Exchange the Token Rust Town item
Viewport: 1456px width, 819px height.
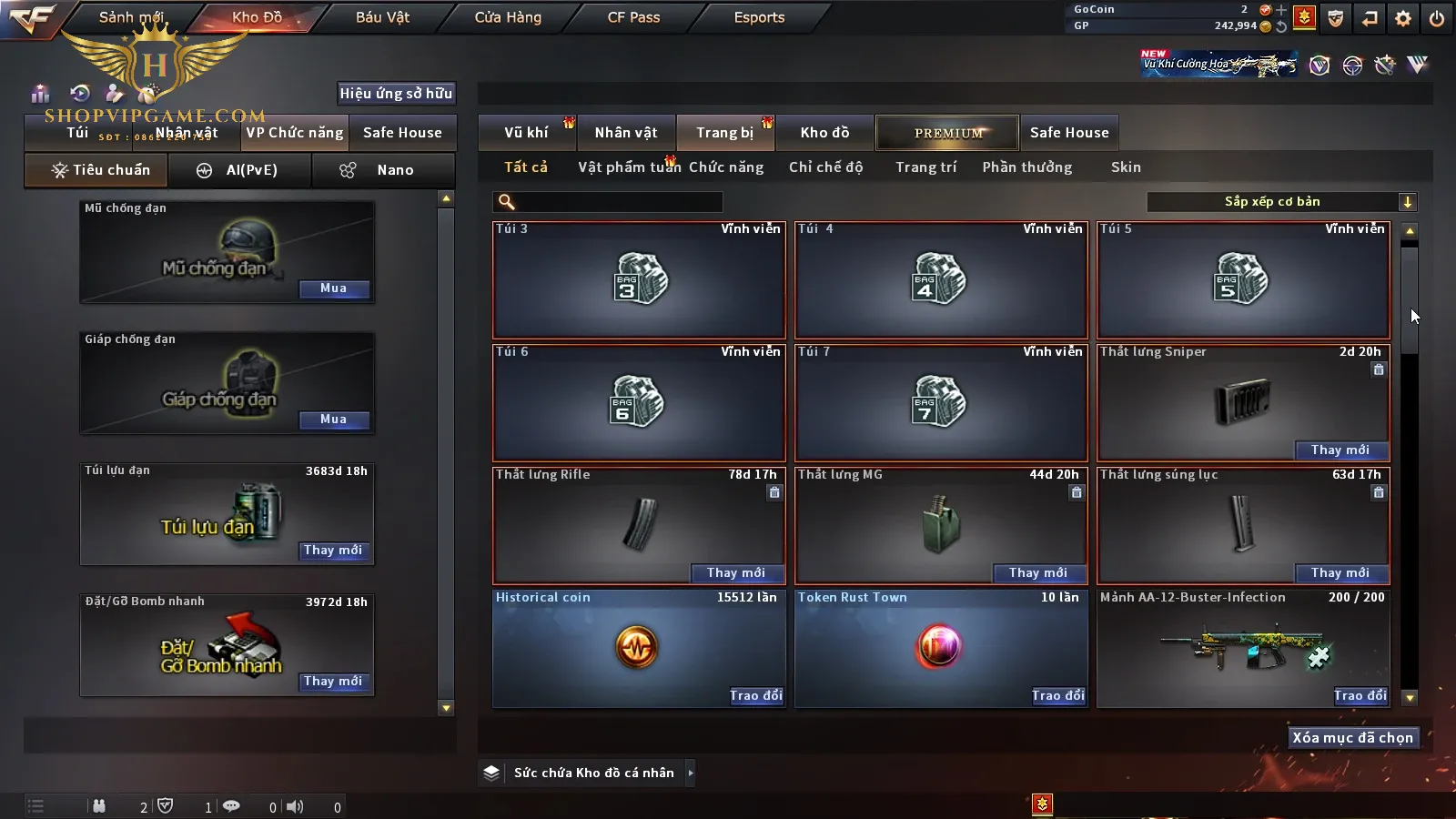(x=1057, y=696)
